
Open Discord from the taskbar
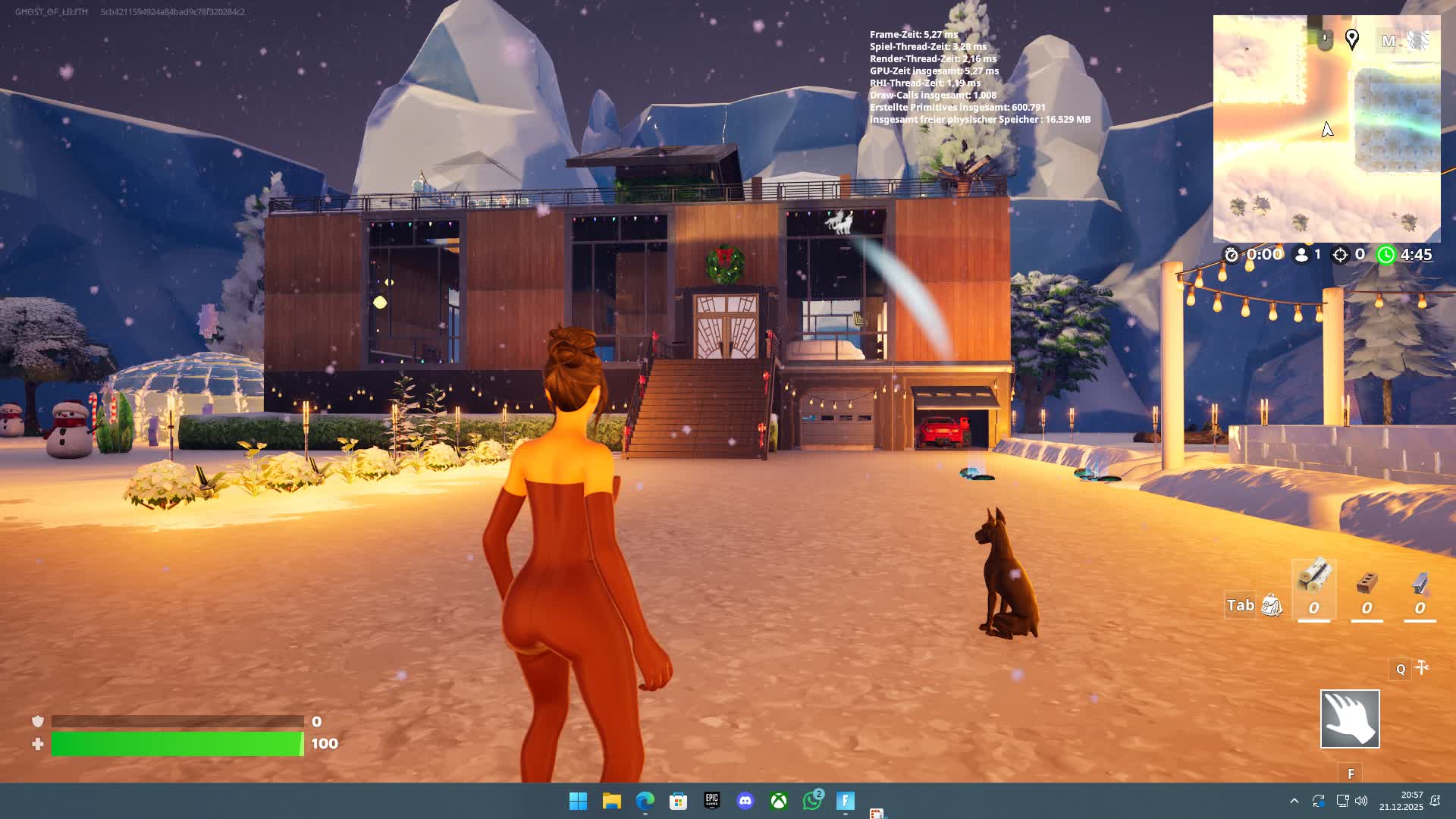point(745,801)
